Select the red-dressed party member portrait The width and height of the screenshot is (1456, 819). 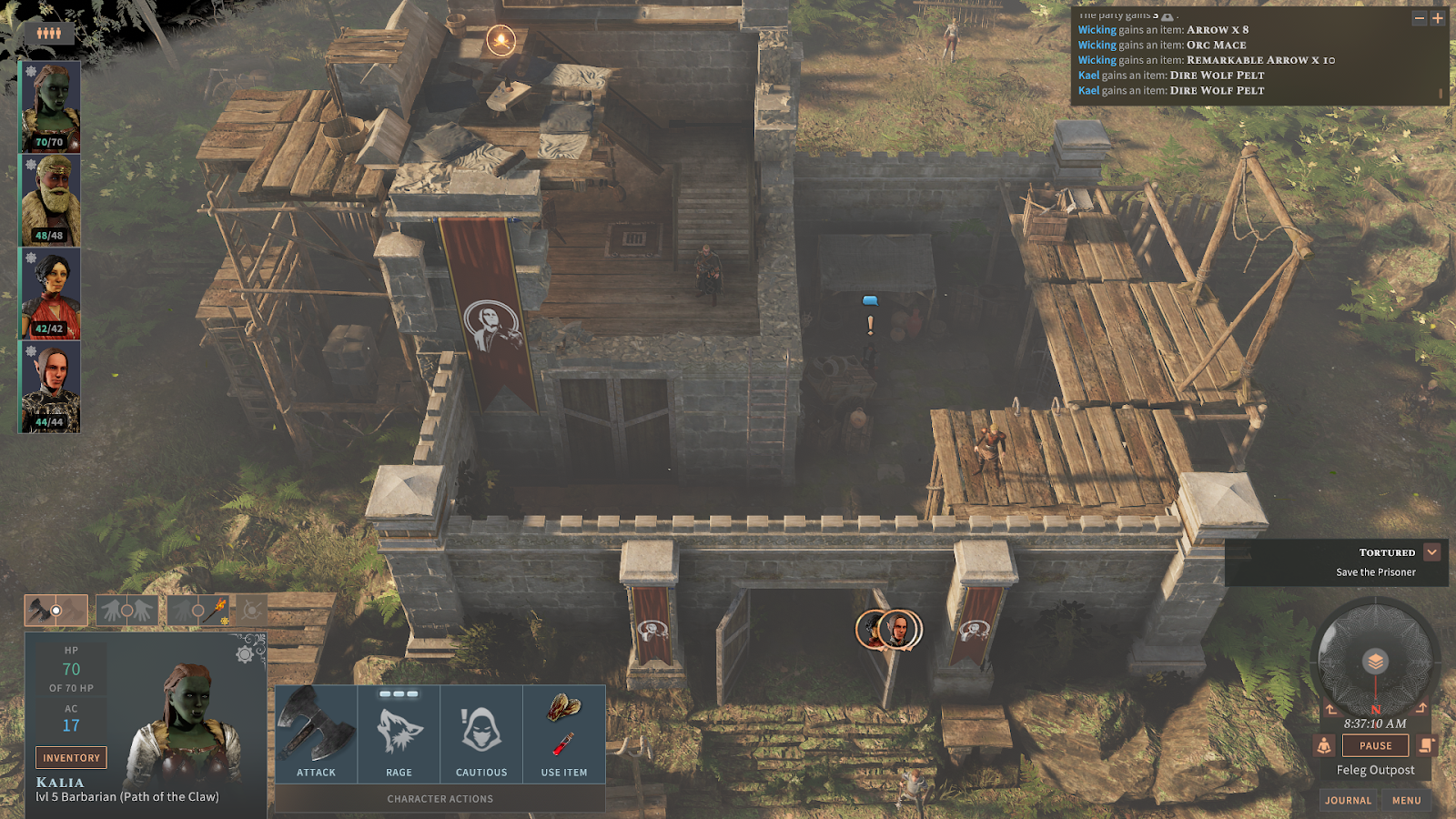(51, 294)
